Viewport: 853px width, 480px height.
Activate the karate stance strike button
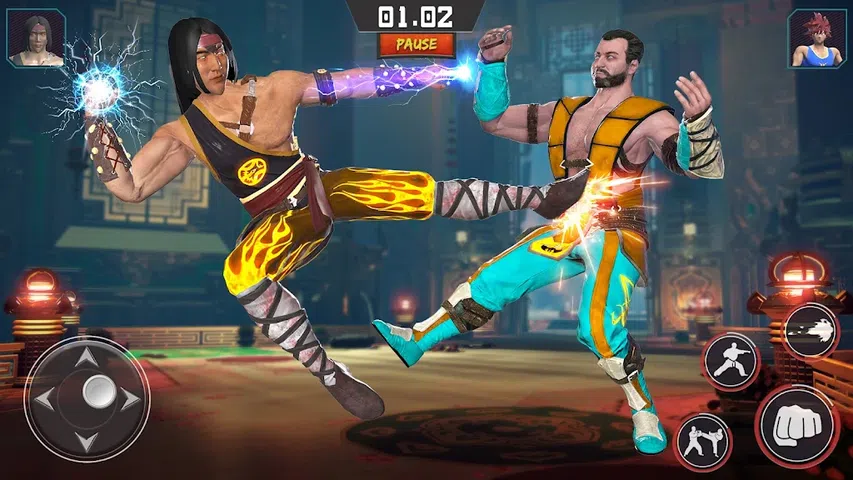[x=732, y=361]
